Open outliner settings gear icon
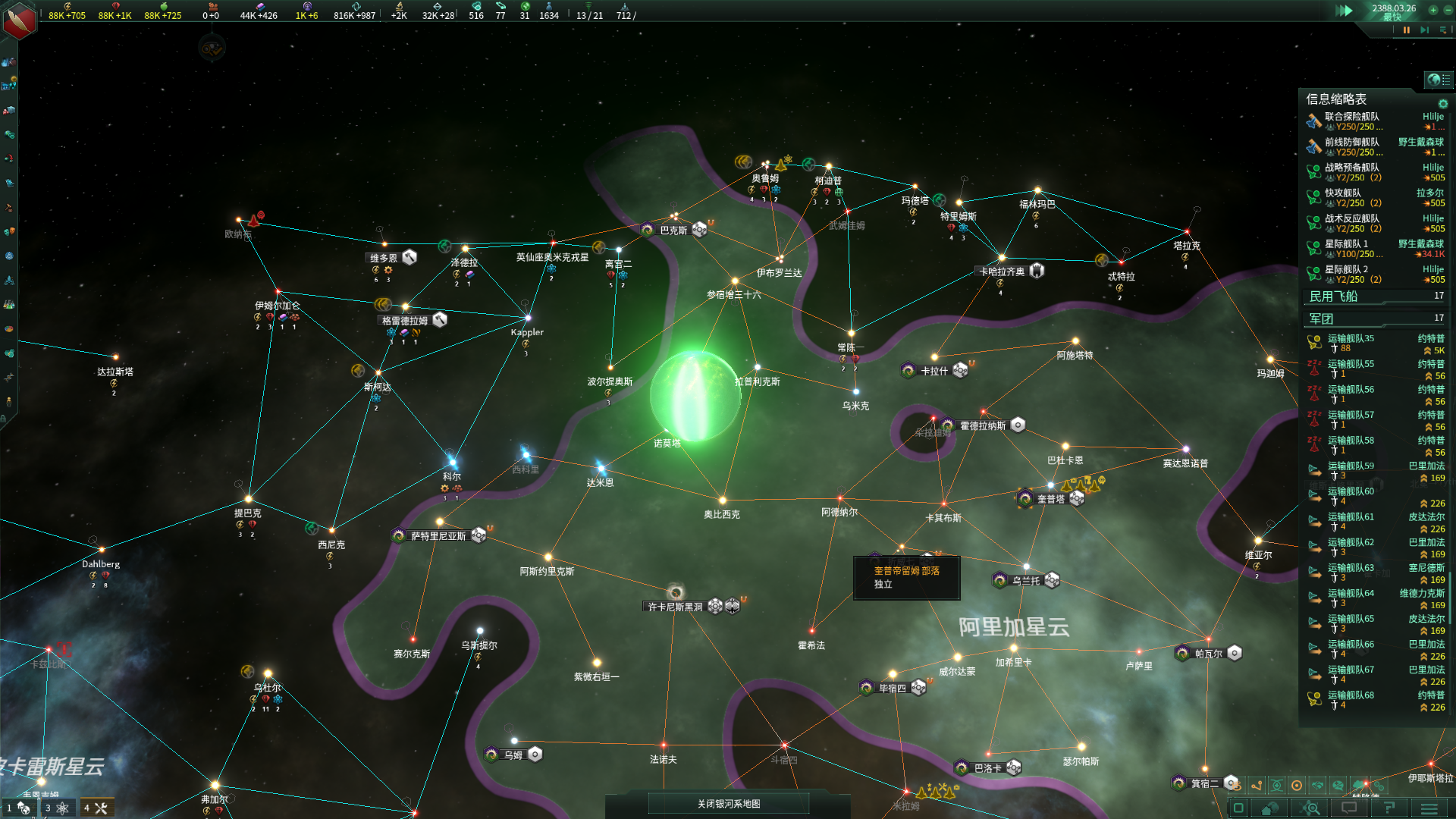 coord(1443,104)
